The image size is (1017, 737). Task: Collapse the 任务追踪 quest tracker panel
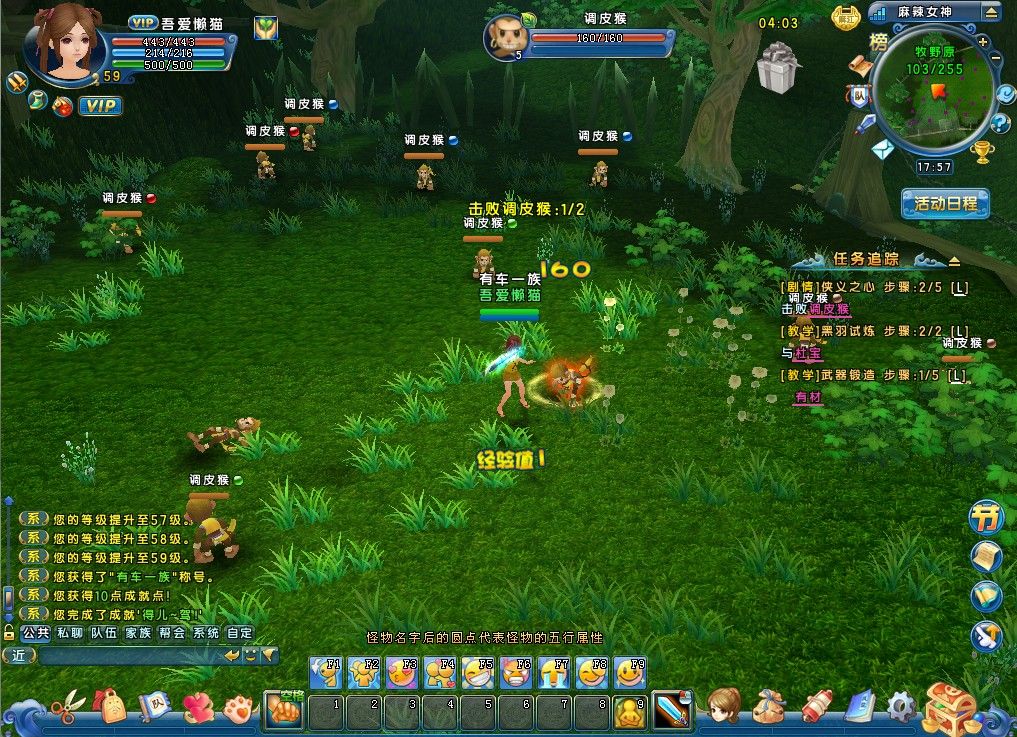click(x=954, y=261)
